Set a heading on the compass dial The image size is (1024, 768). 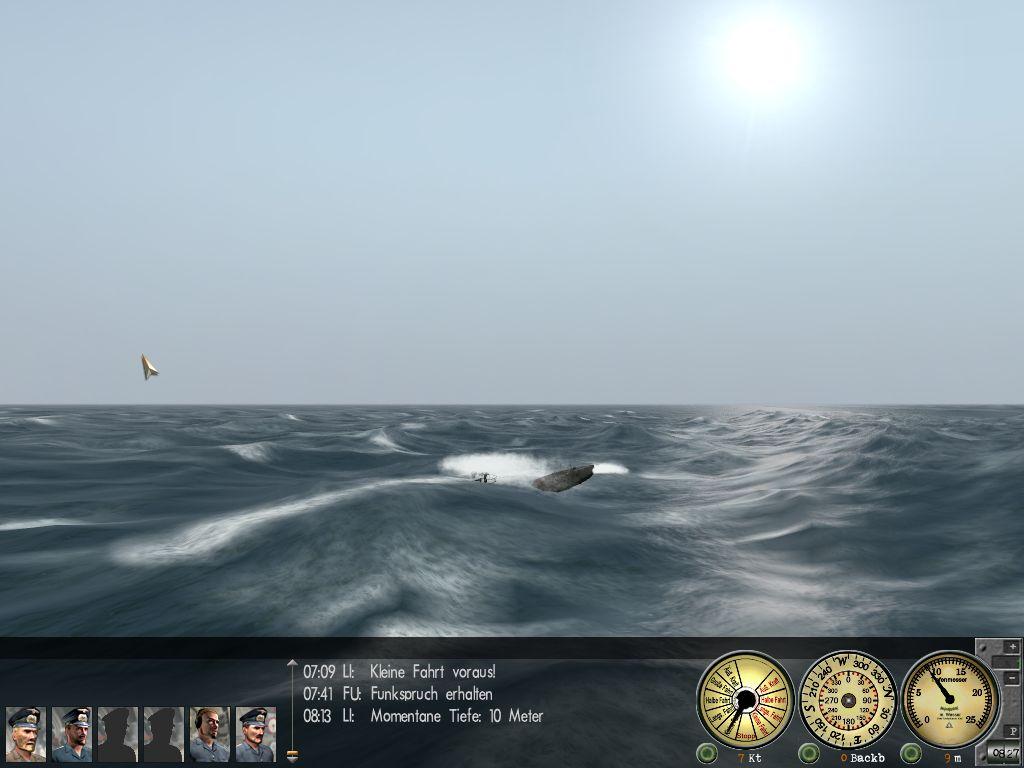click(x=849, y=699)
